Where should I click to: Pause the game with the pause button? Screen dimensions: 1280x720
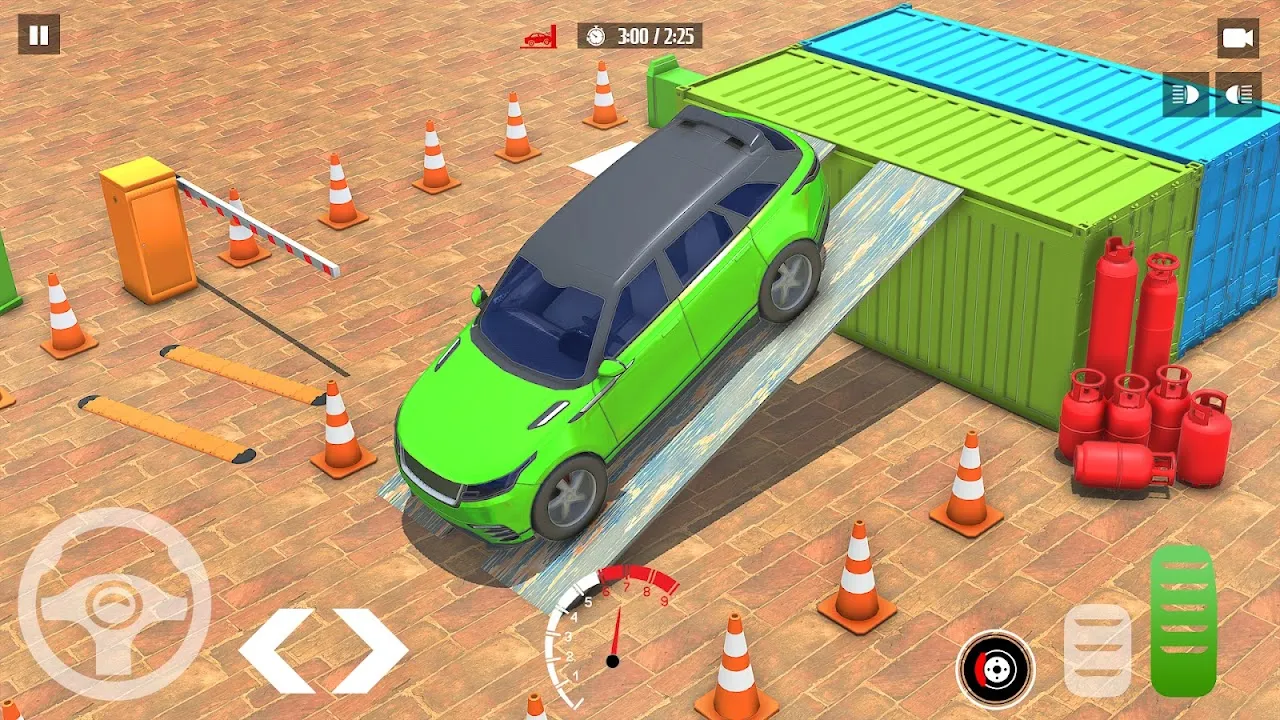pyautogui.click(x=39, y=35)
